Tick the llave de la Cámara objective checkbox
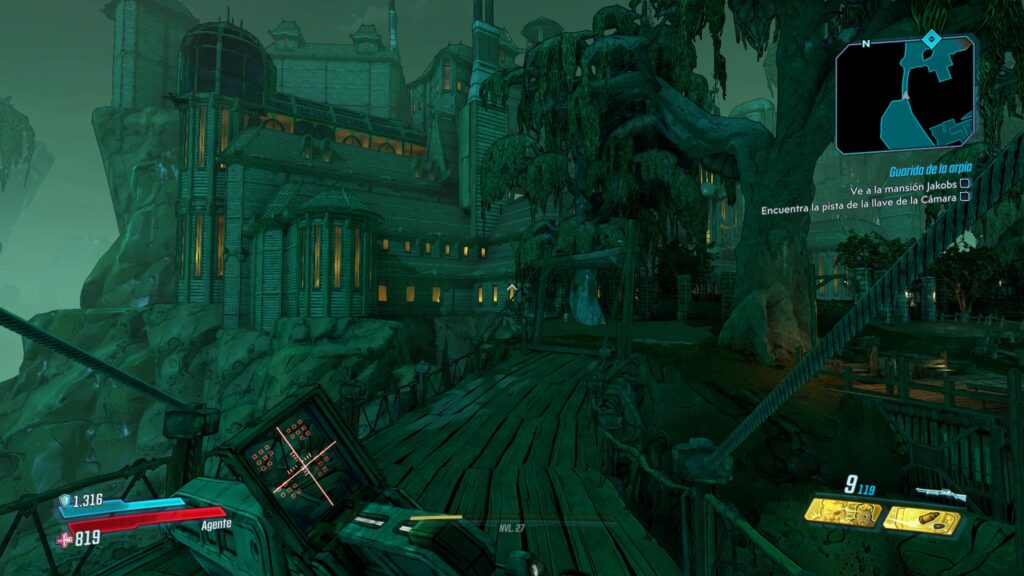Screen dimensions: 1024x576 pos(964,197)
